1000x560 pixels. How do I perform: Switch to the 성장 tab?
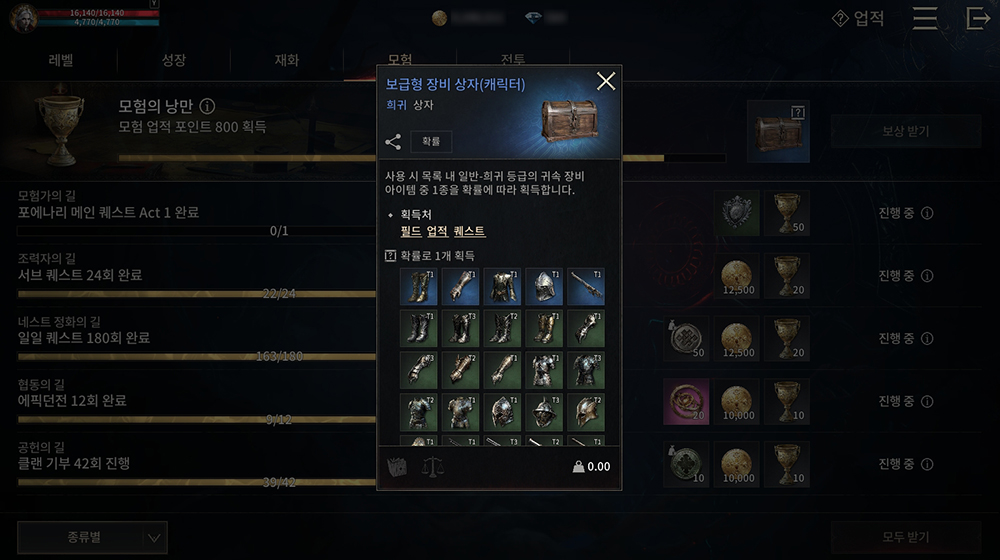point(173,60)
